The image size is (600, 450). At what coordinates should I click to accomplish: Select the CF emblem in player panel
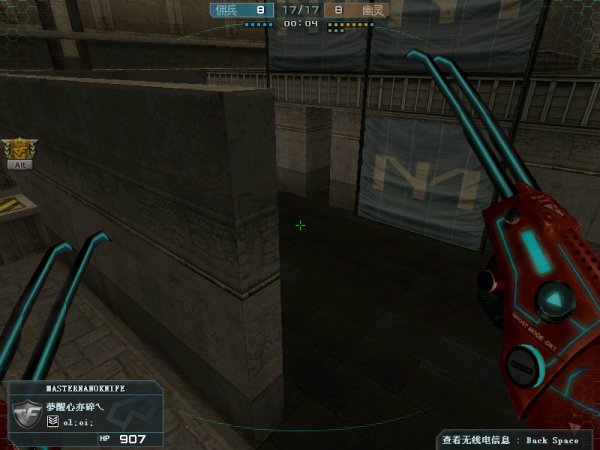pos(26,413)
